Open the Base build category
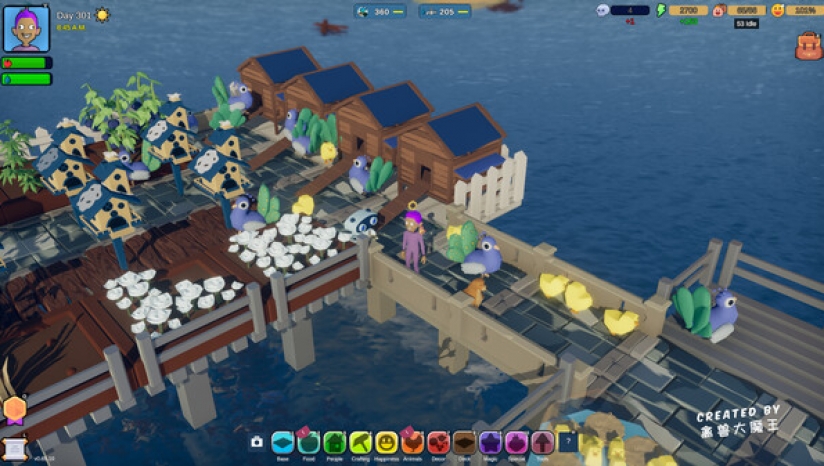The image size is (824, 466). [x=282, y=442]
